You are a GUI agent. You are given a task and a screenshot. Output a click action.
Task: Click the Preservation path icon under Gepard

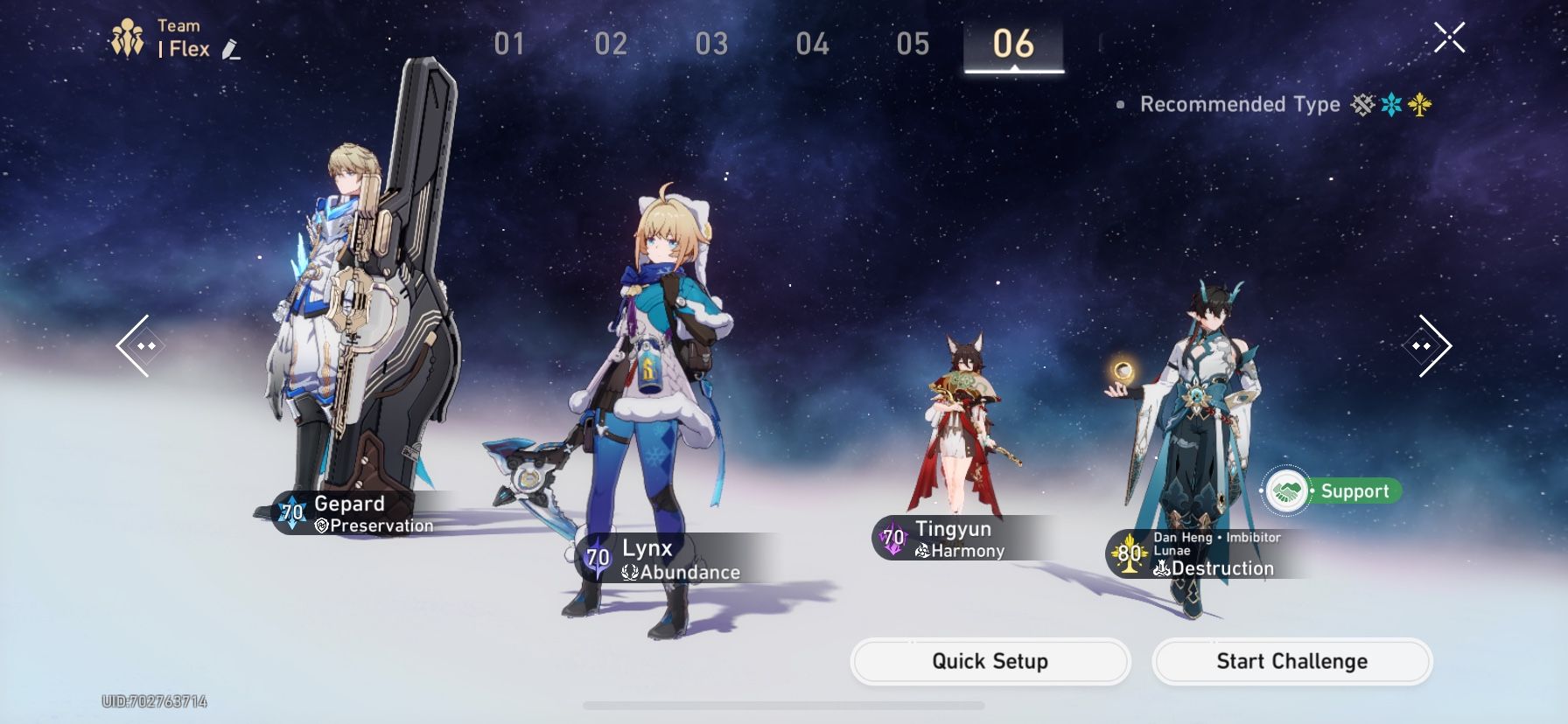point(321,526)
